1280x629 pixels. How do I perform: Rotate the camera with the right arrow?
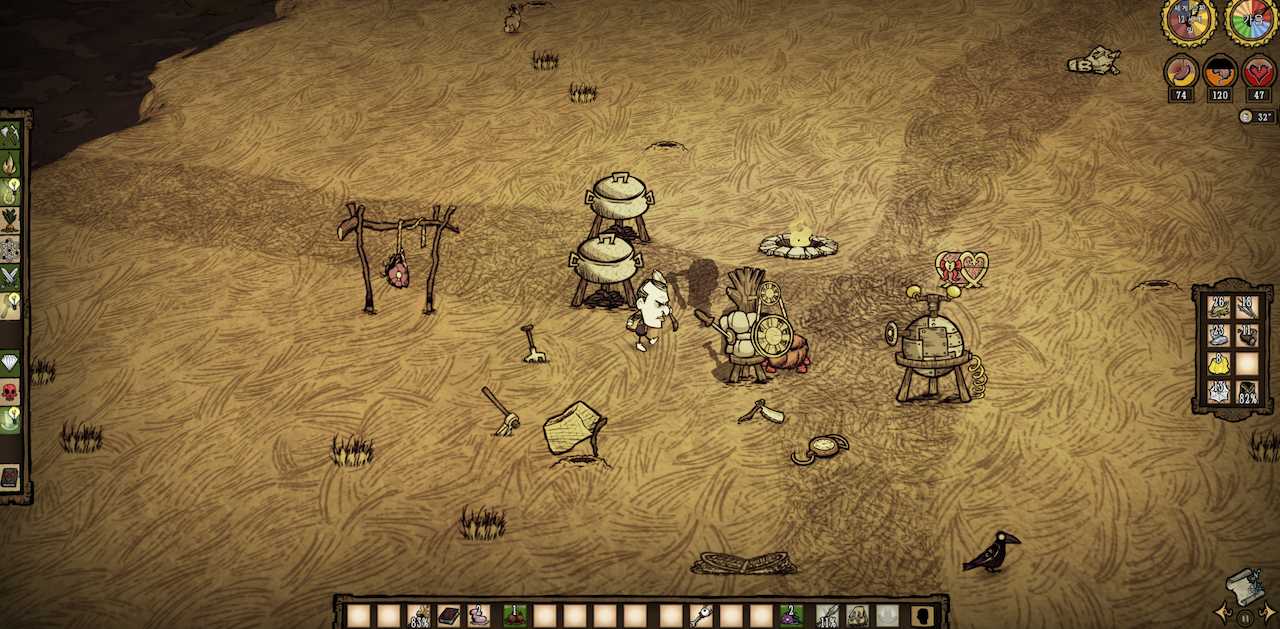pyautogui.click(x=1268, y=610)
